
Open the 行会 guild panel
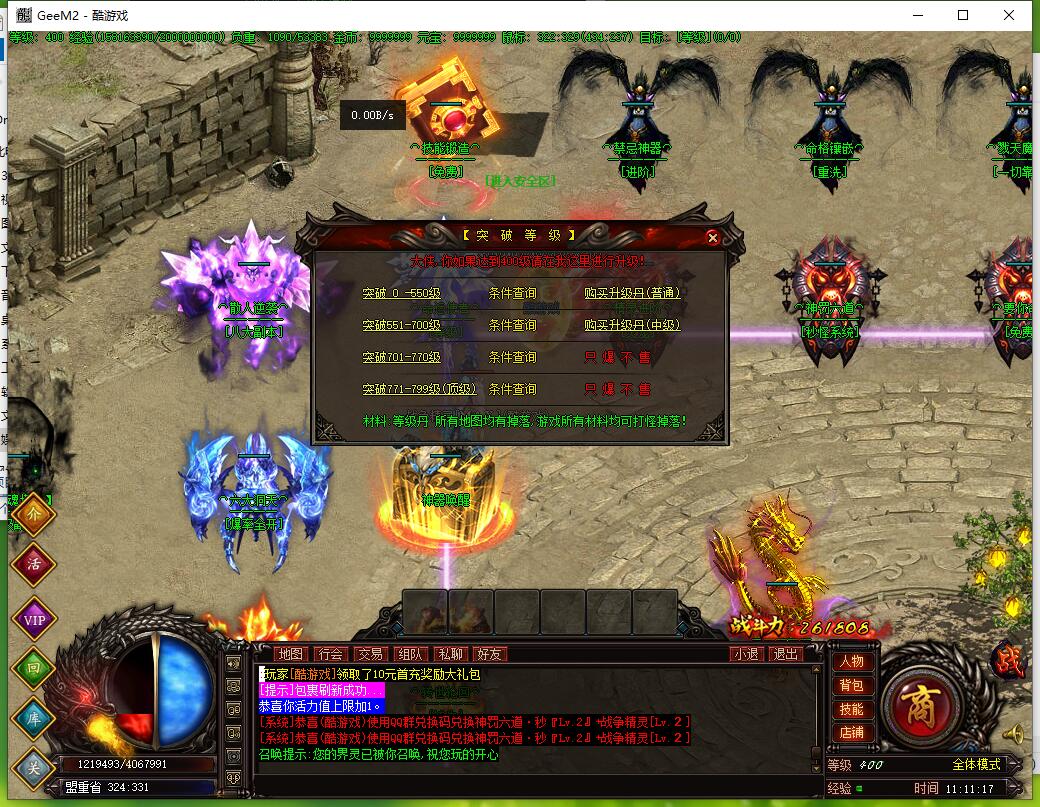[331, 654]
